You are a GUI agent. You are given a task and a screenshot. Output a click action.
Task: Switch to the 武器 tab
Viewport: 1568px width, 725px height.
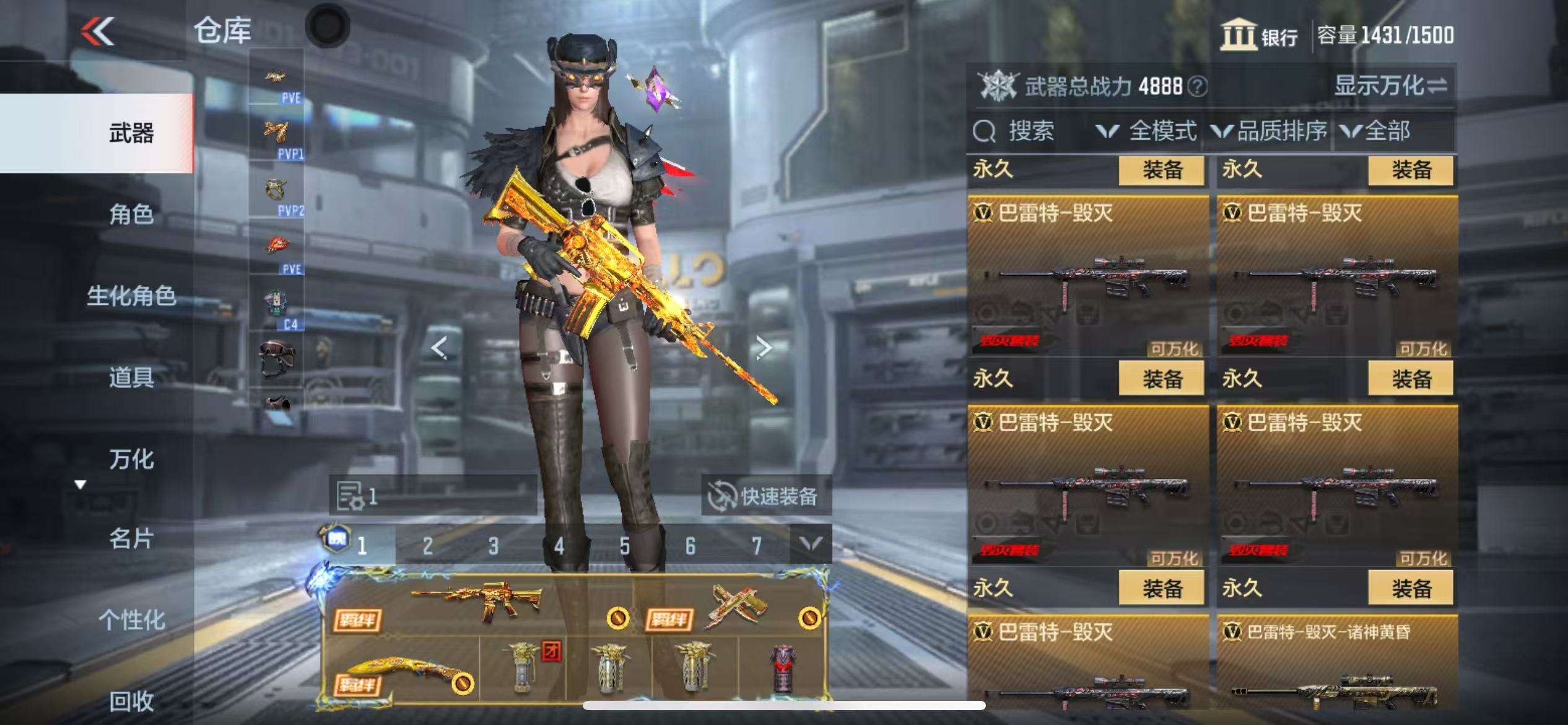[131, 133]
